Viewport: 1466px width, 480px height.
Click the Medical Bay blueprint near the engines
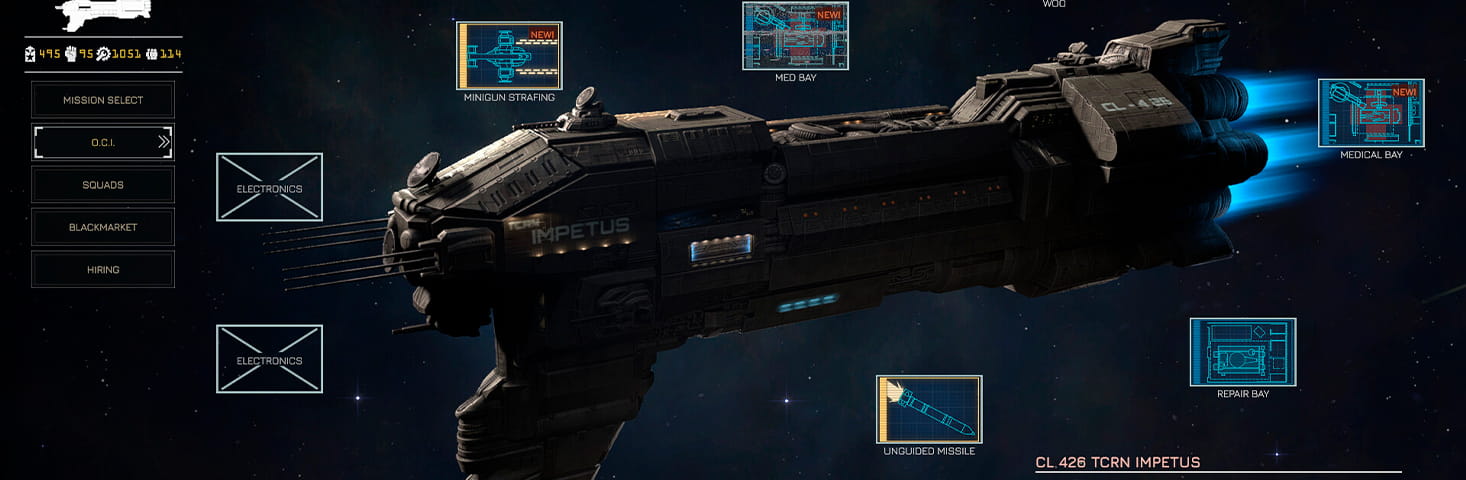coord(1371,113)
